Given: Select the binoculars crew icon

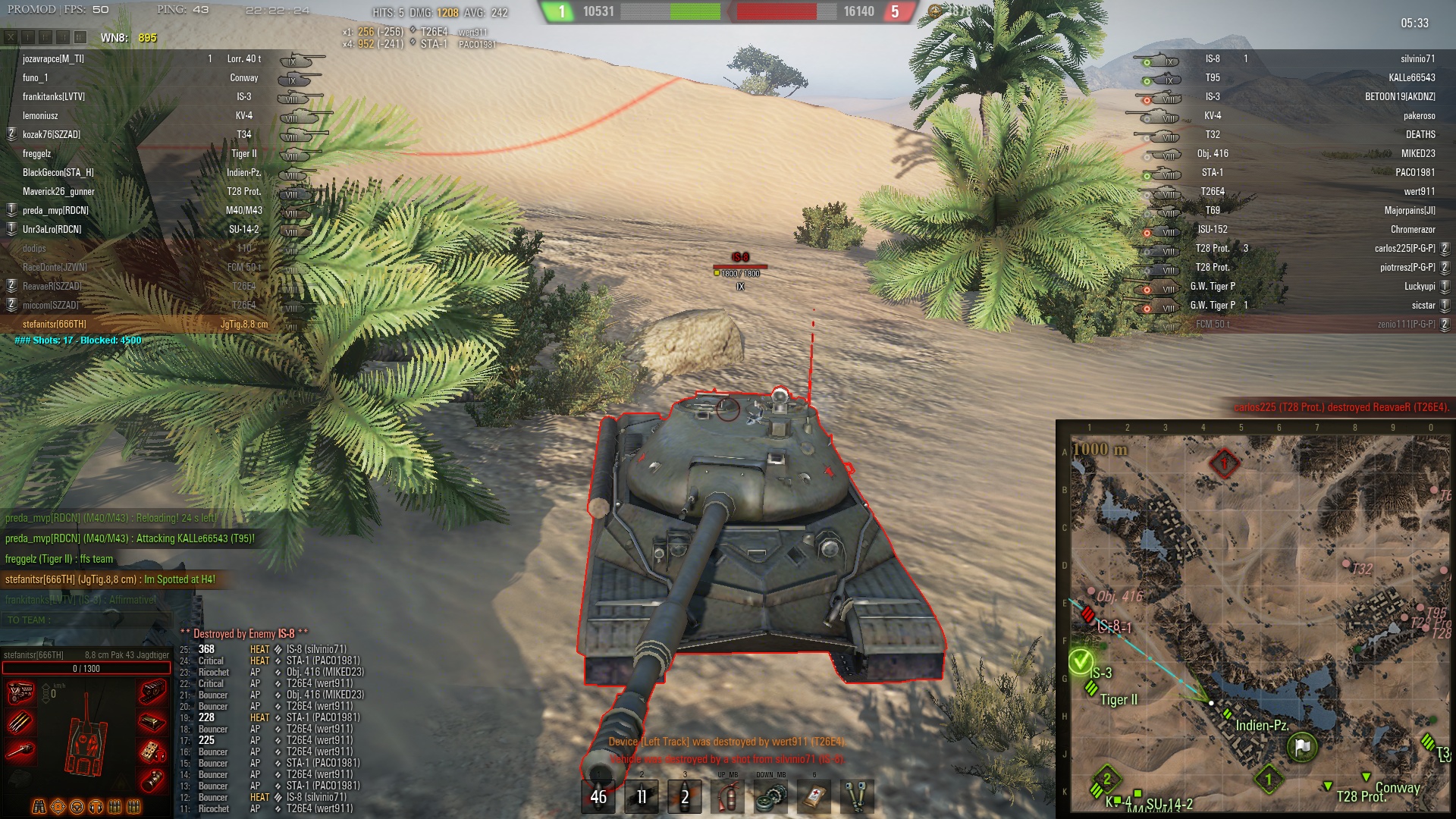Looking at the screenshot, I should pyautogui.click(x=39, y=807).
